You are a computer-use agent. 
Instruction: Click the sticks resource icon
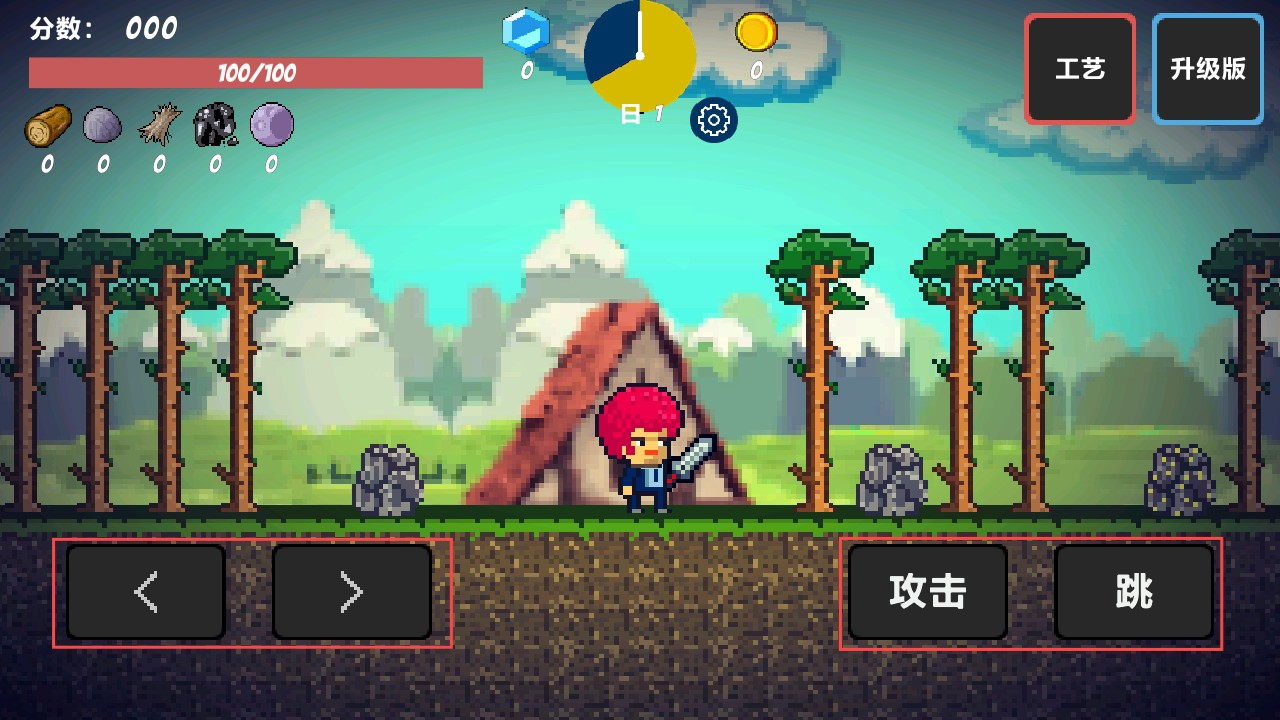tap(158, 125)
